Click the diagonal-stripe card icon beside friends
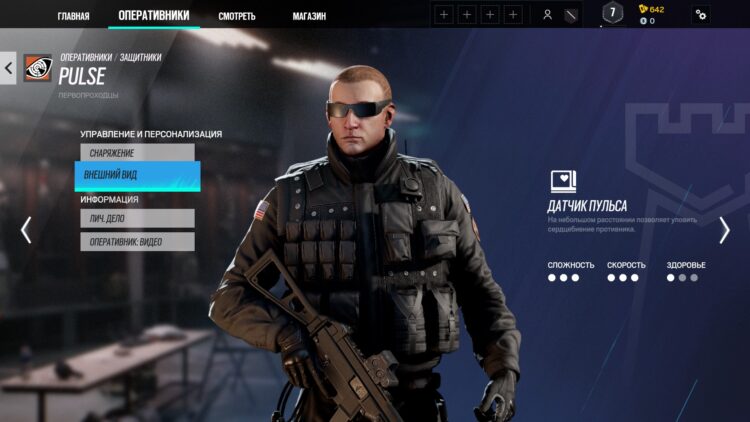The image size is (750, 422). tap(571, 15)
